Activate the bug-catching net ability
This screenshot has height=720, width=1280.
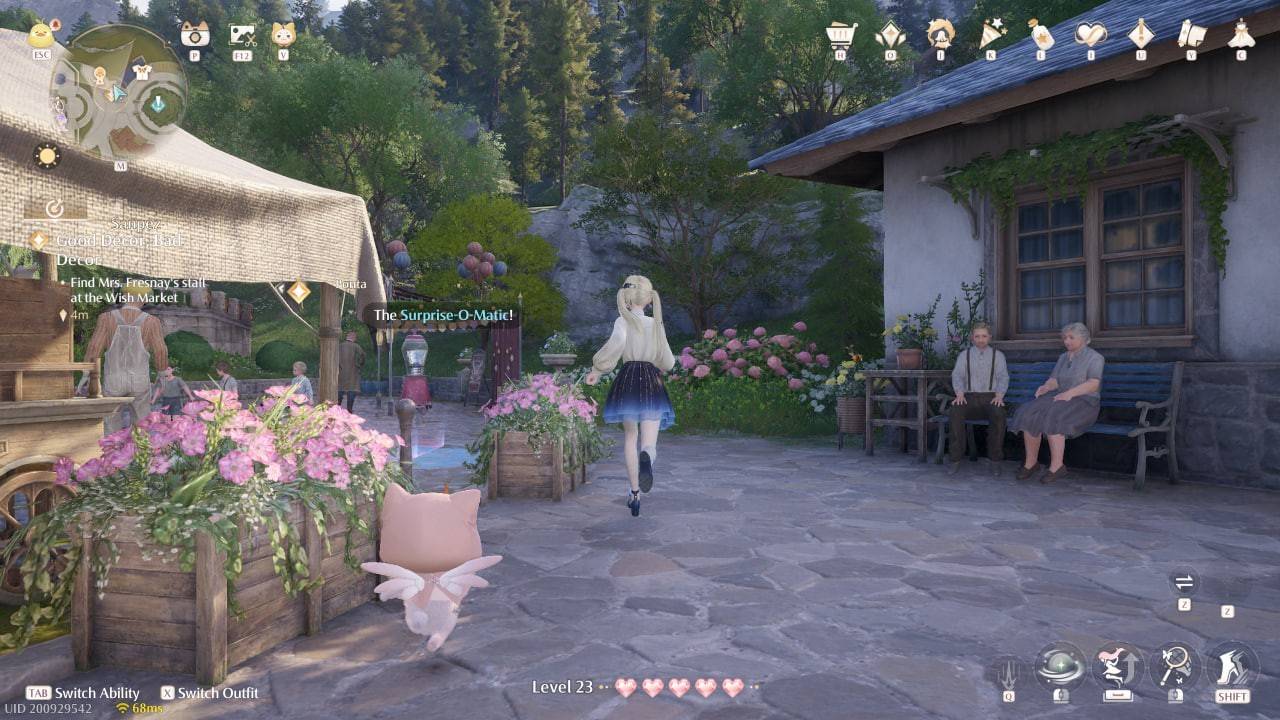pyautogui.click(x=1174, y=668)
